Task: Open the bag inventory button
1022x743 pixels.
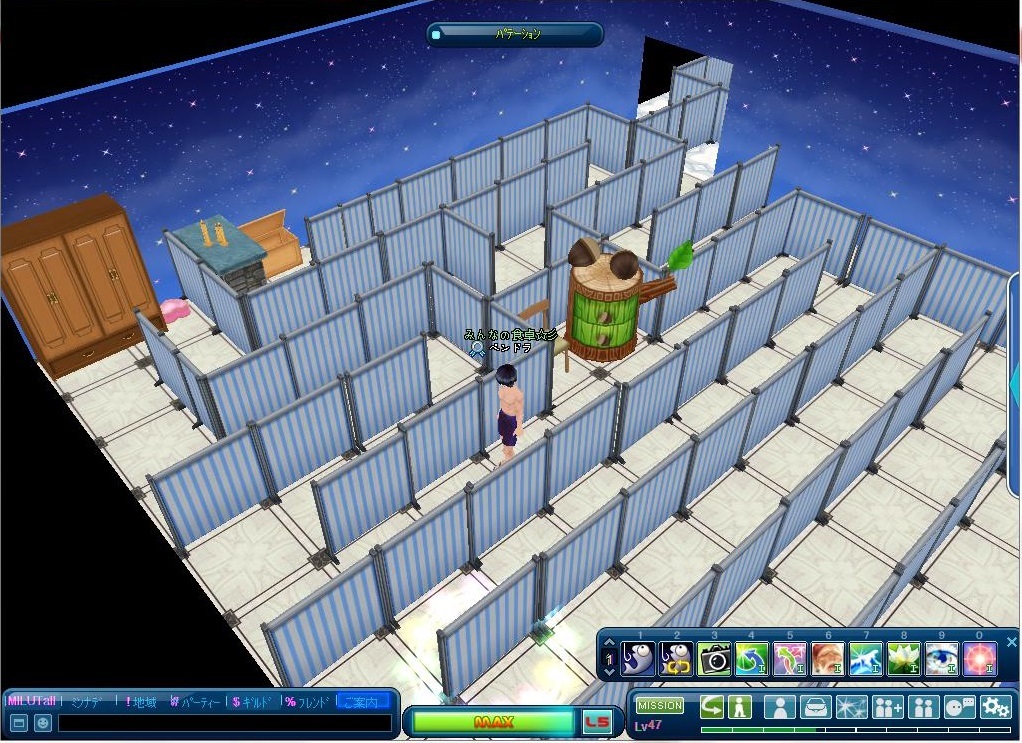Action: tap(816, 707)
